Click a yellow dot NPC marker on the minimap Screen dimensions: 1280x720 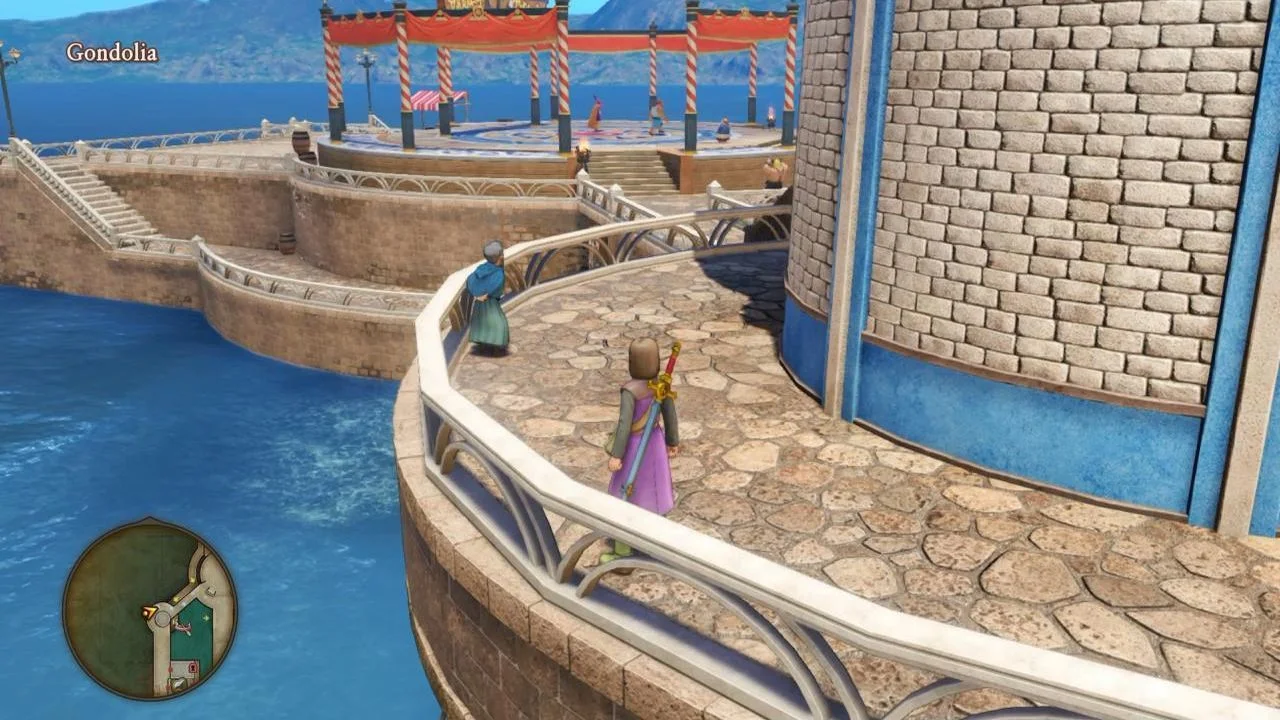[x=191, y=581]
